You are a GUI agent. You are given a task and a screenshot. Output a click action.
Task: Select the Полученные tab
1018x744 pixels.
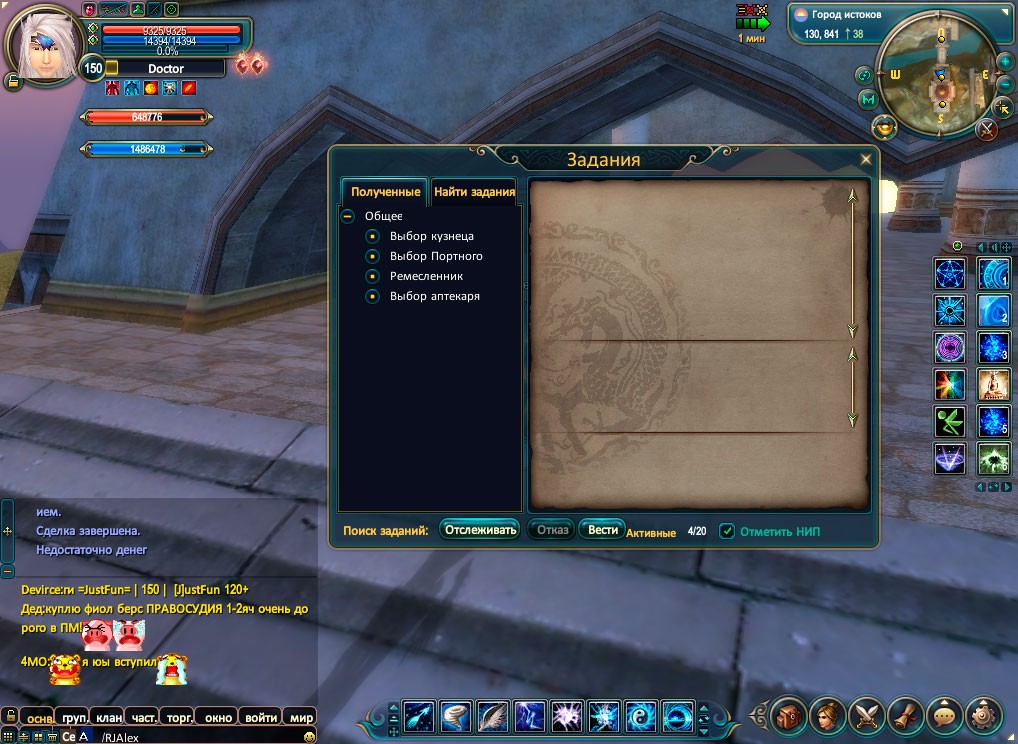pyautogui.click(x=385, y=192)
